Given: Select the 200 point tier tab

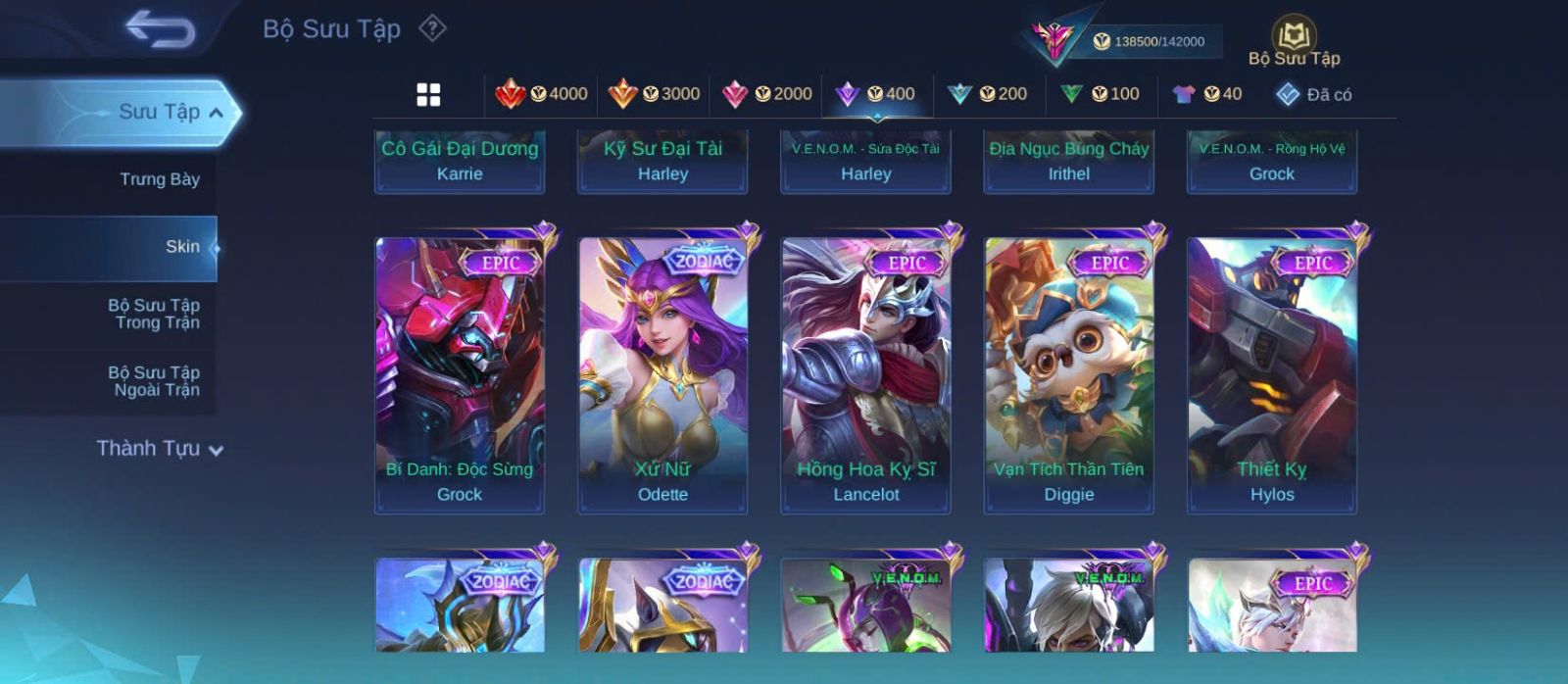Looking at the screenshot, I should tap(987, 94).
